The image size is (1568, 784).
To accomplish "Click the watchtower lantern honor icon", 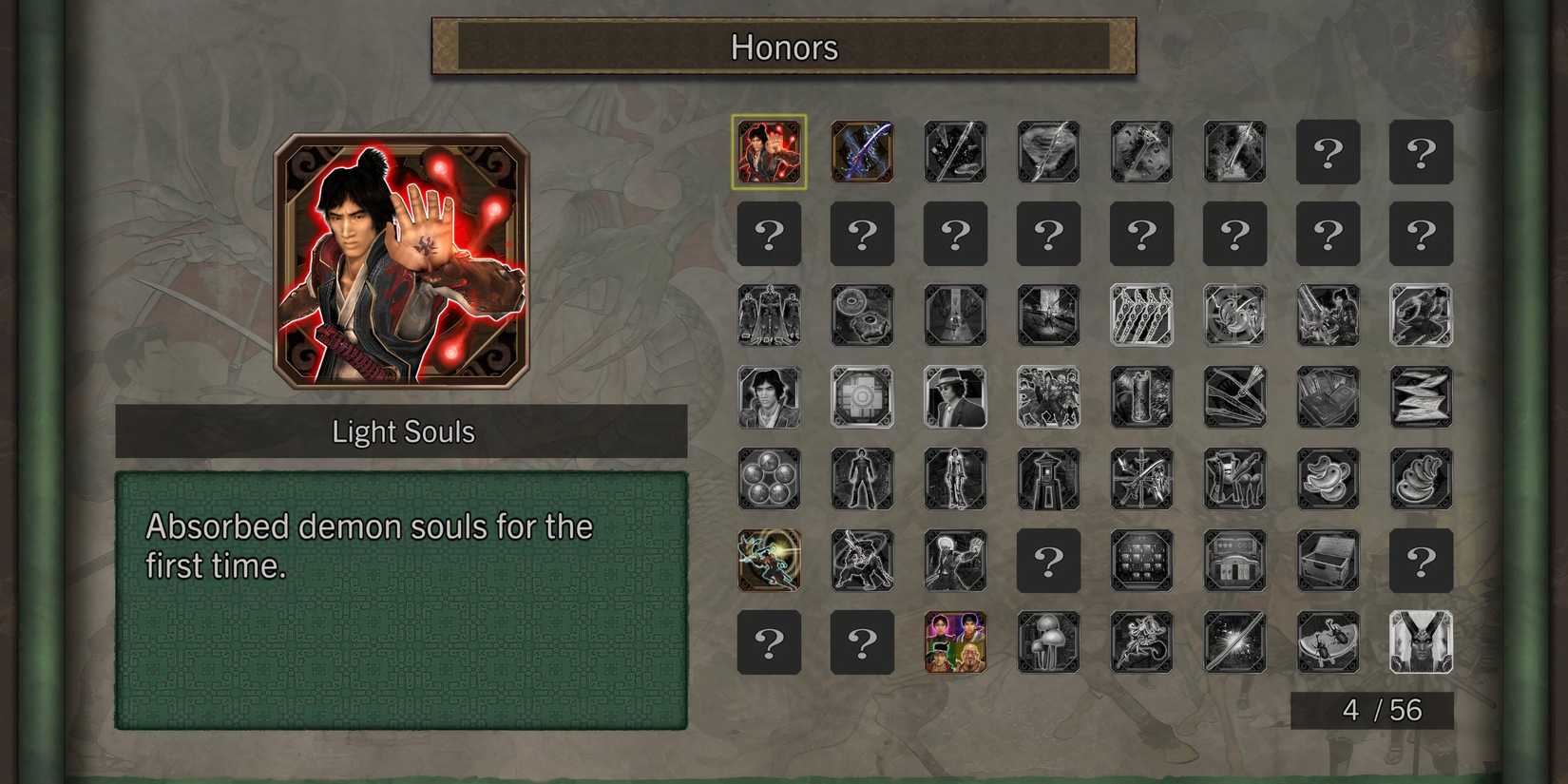I will pos(1048,479).
